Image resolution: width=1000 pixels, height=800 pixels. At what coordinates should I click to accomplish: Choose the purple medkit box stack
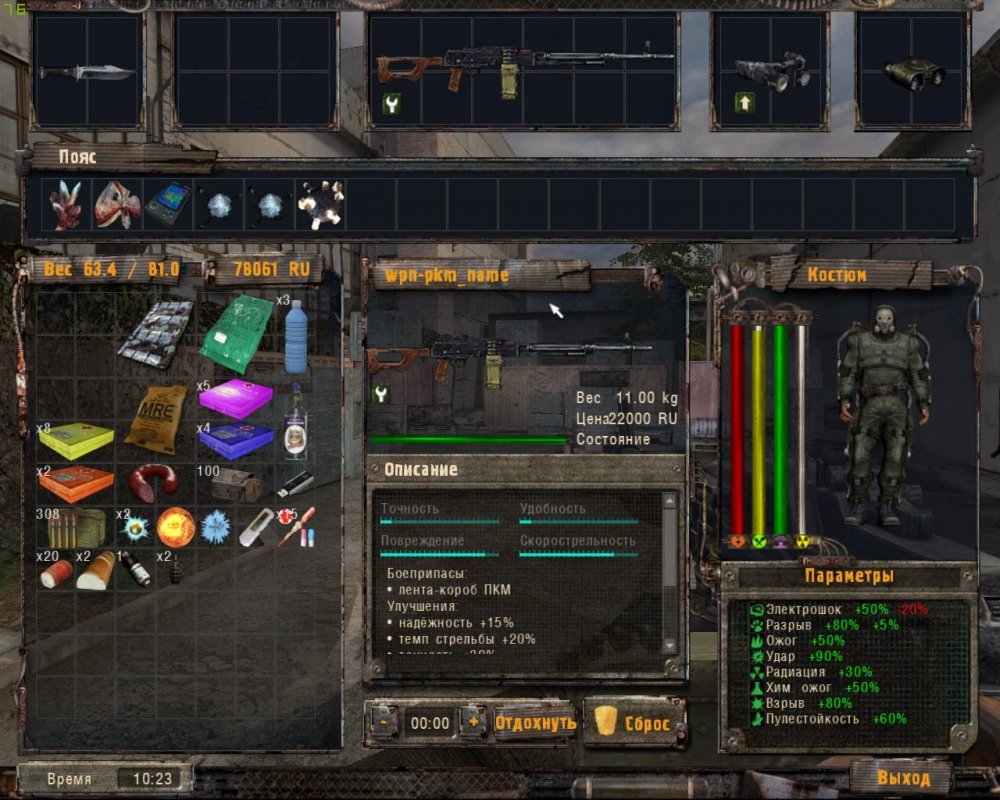click(x=235, y=398)
